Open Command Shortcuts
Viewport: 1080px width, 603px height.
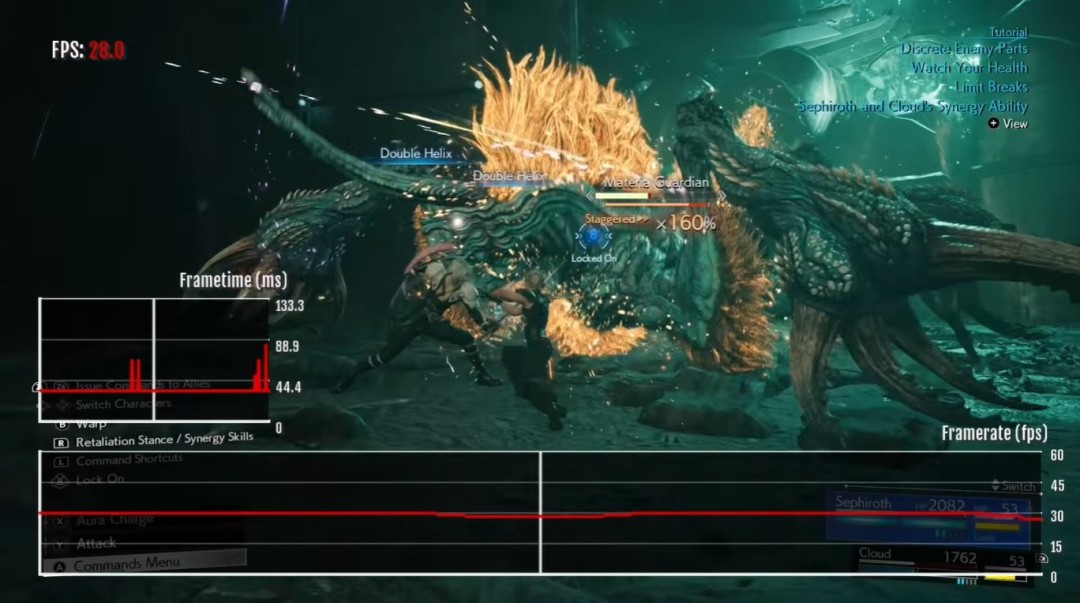point(129,459)
